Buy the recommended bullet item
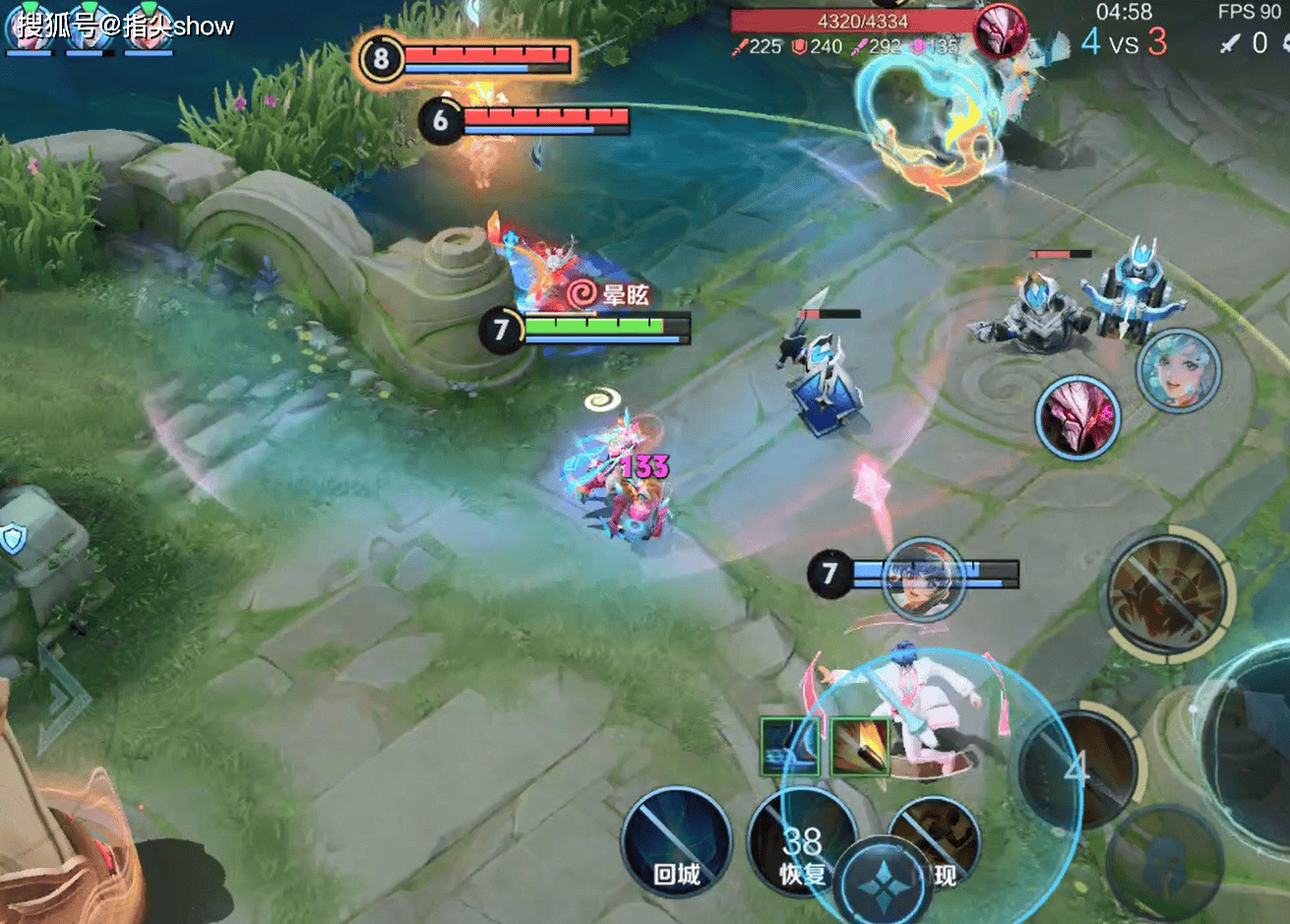This screenshot has height=924, width=1290. coord(860,745)
